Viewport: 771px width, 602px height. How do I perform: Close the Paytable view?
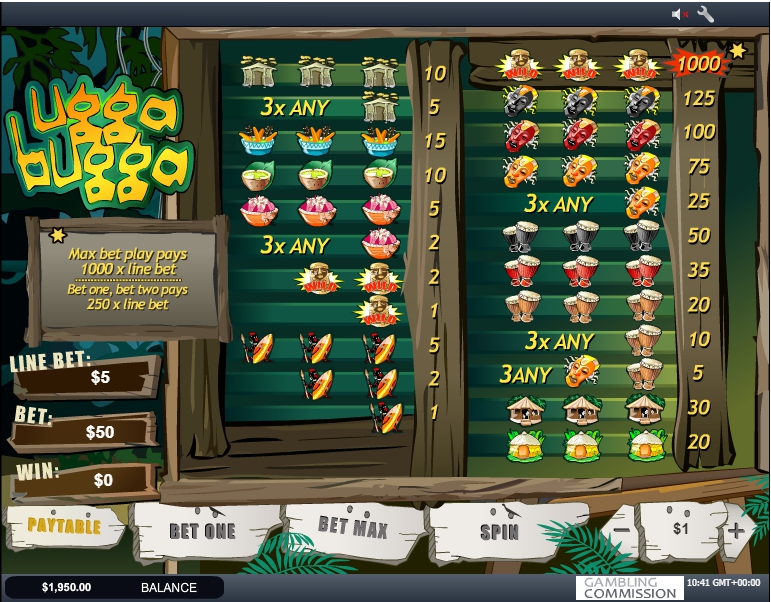tap(63, 525)
